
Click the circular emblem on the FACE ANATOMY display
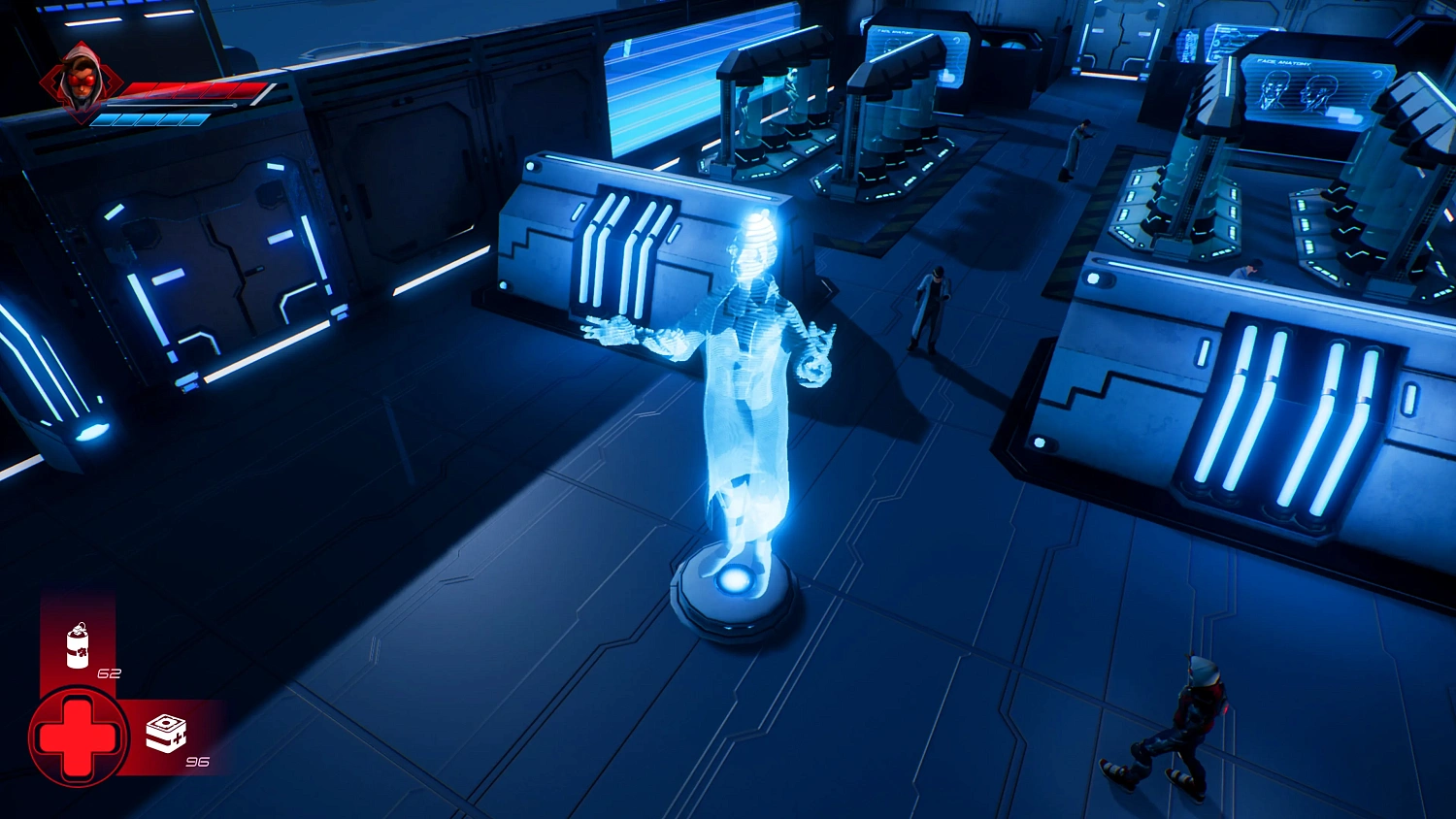tap(1376, 75)
